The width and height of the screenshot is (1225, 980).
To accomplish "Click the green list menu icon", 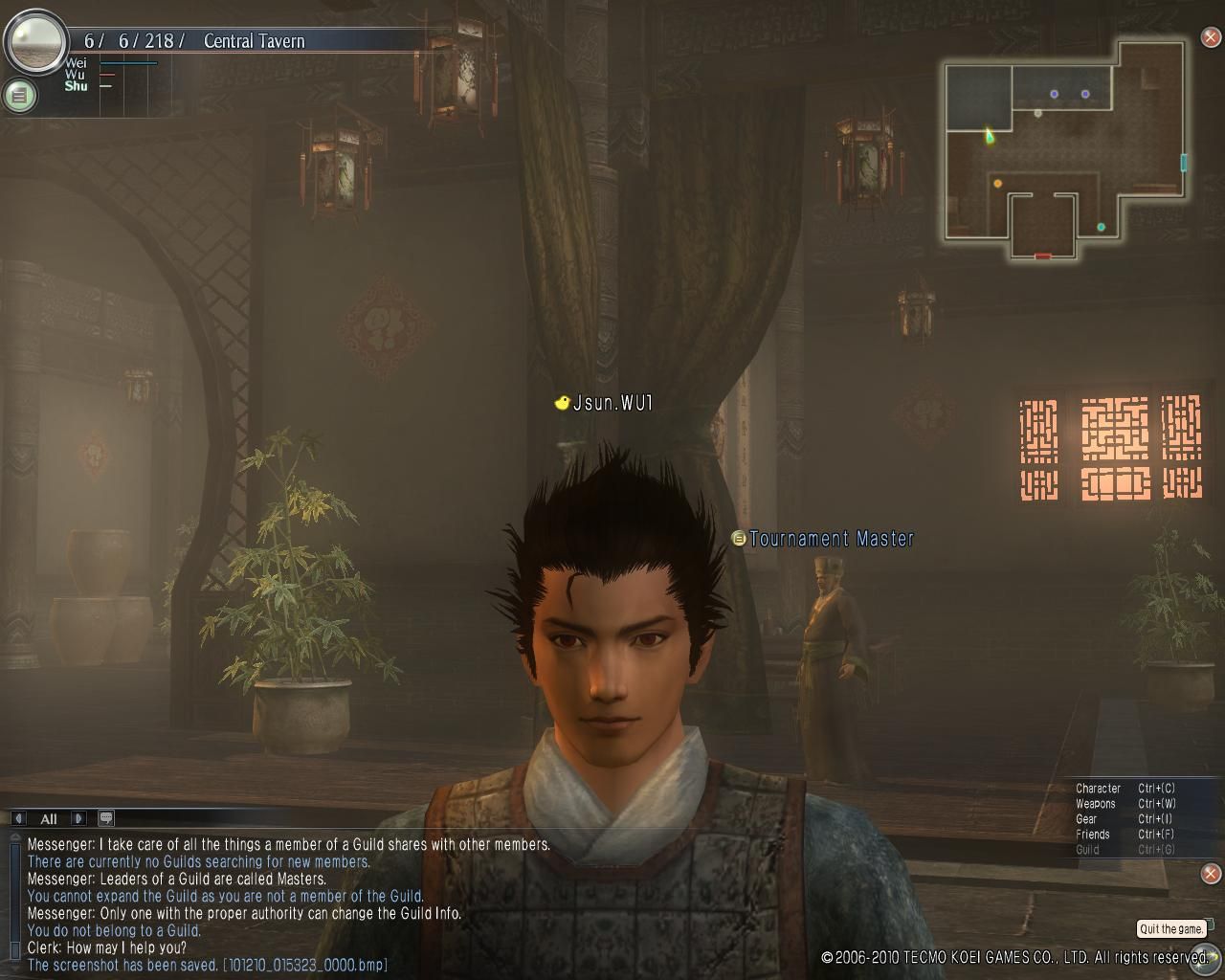I will pos(19,95).
